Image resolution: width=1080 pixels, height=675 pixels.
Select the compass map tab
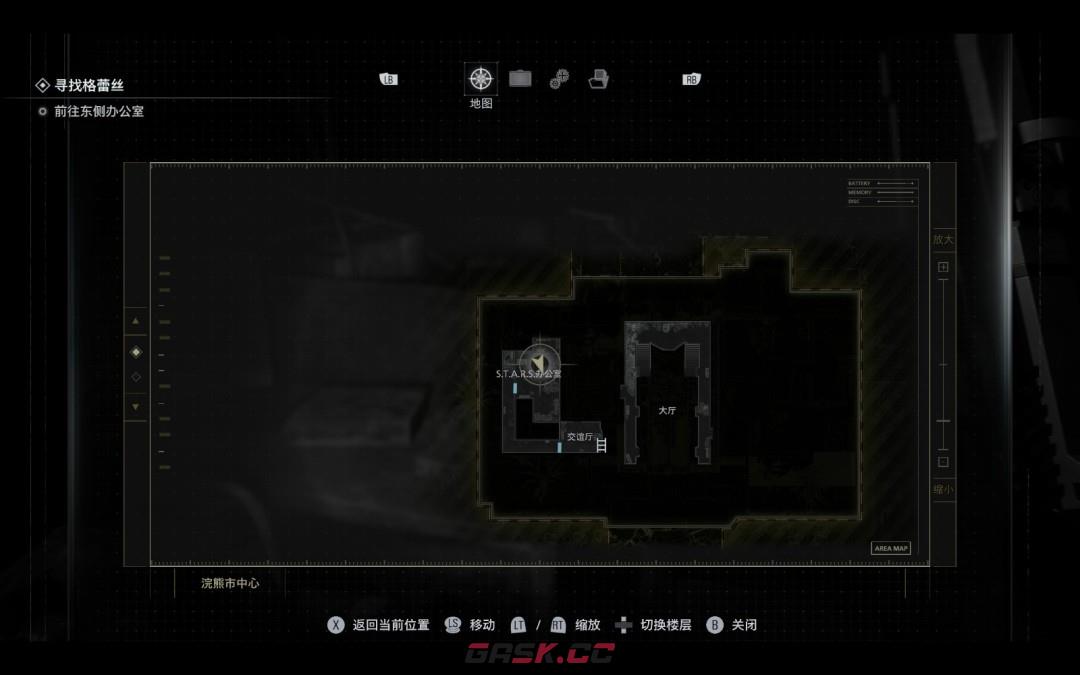coord(481,79)
